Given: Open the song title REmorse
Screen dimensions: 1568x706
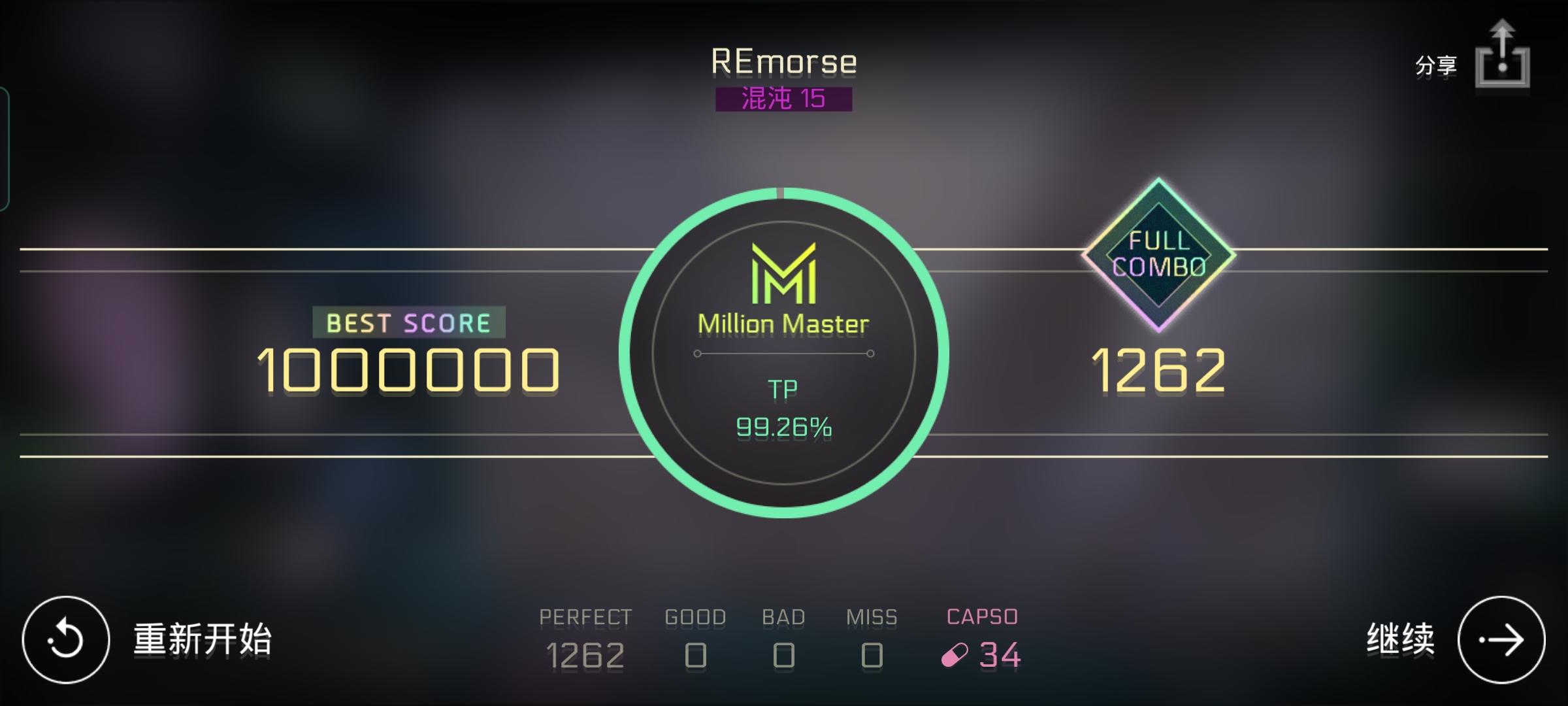Looking at the screenshot, I should click(784, 61).
